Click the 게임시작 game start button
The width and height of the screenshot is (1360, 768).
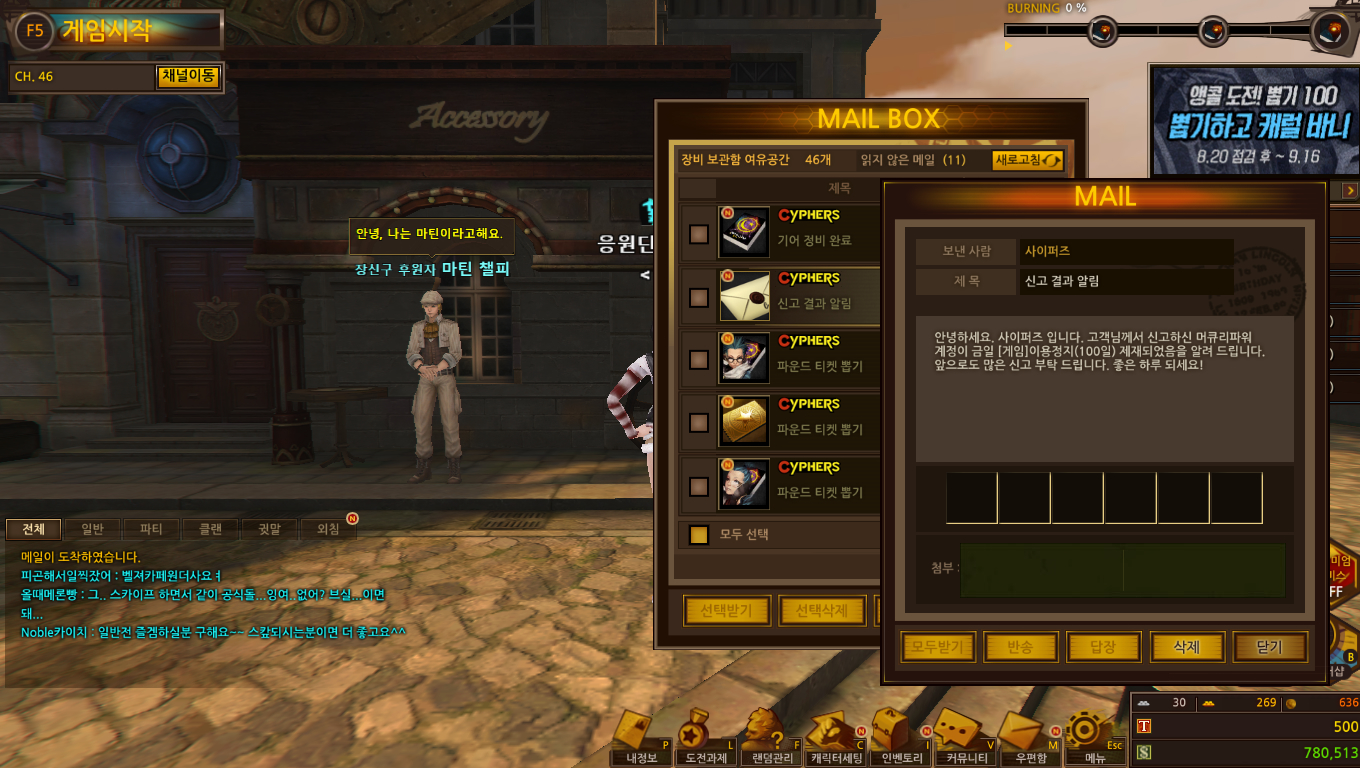click(x=105, y=30)
